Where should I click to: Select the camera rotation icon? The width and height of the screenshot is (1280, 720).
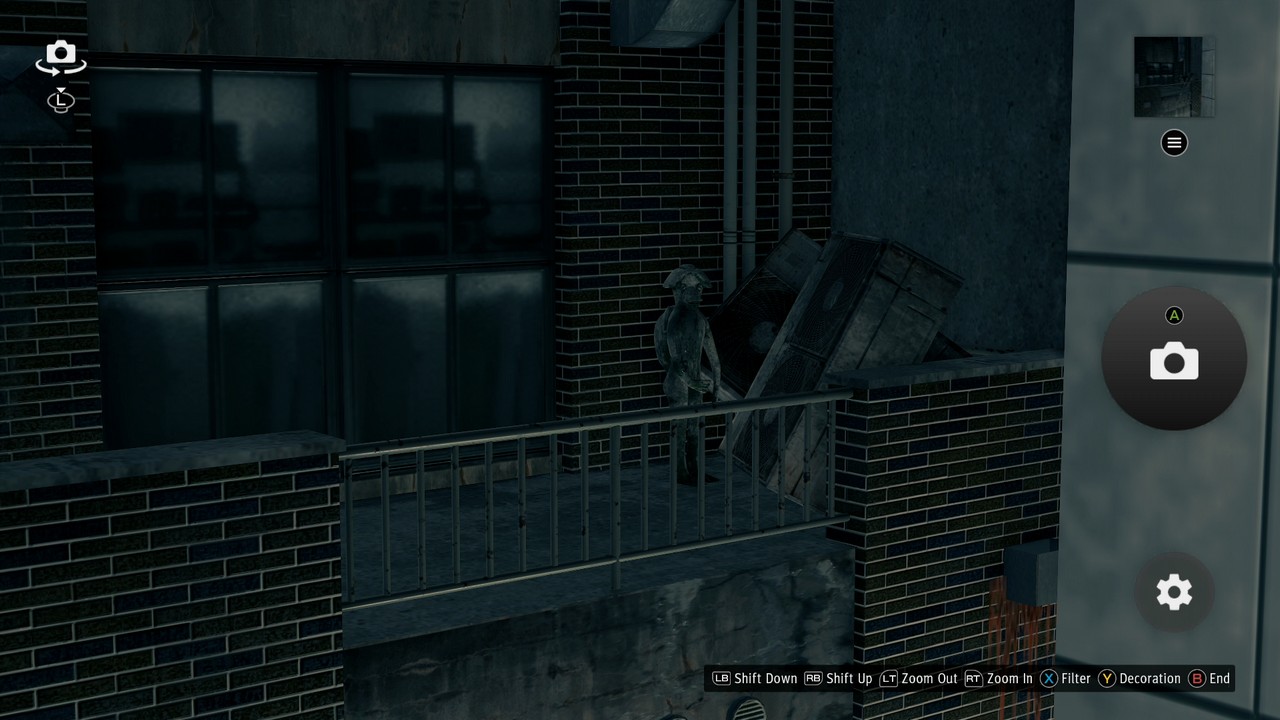60,57
